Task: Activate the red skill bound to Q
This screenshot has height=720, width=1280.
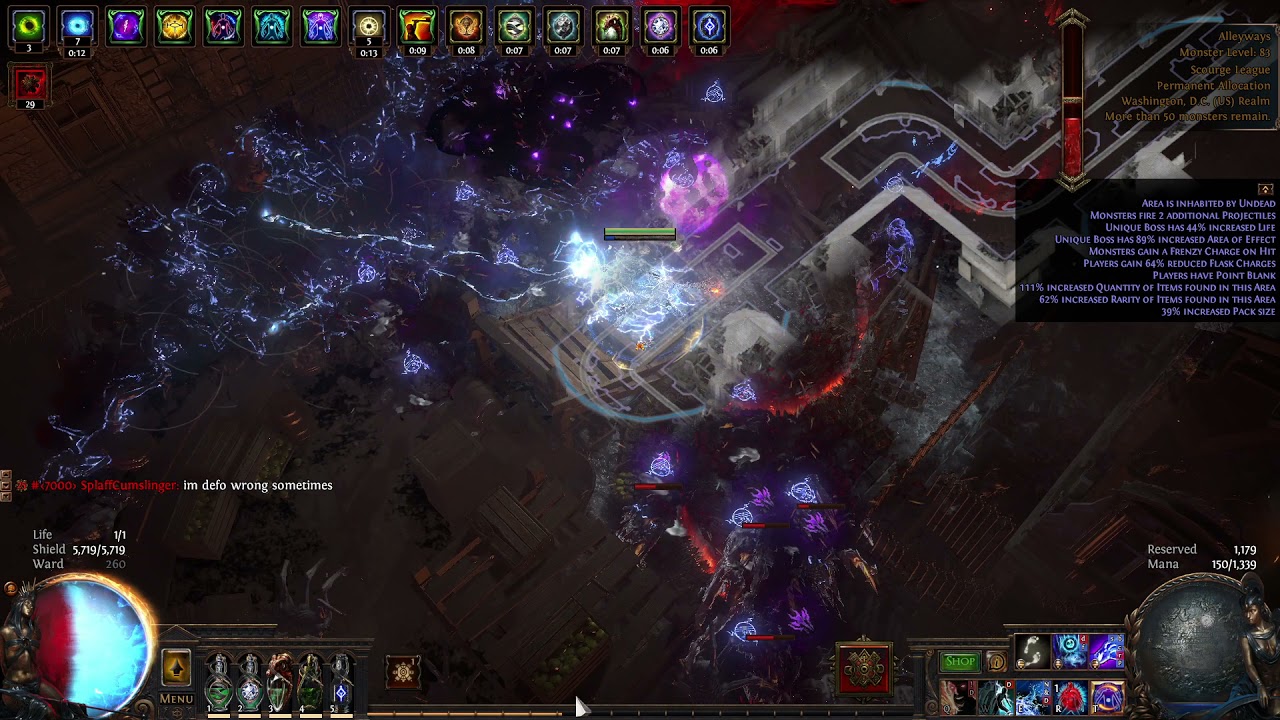Action: (958, 697)
